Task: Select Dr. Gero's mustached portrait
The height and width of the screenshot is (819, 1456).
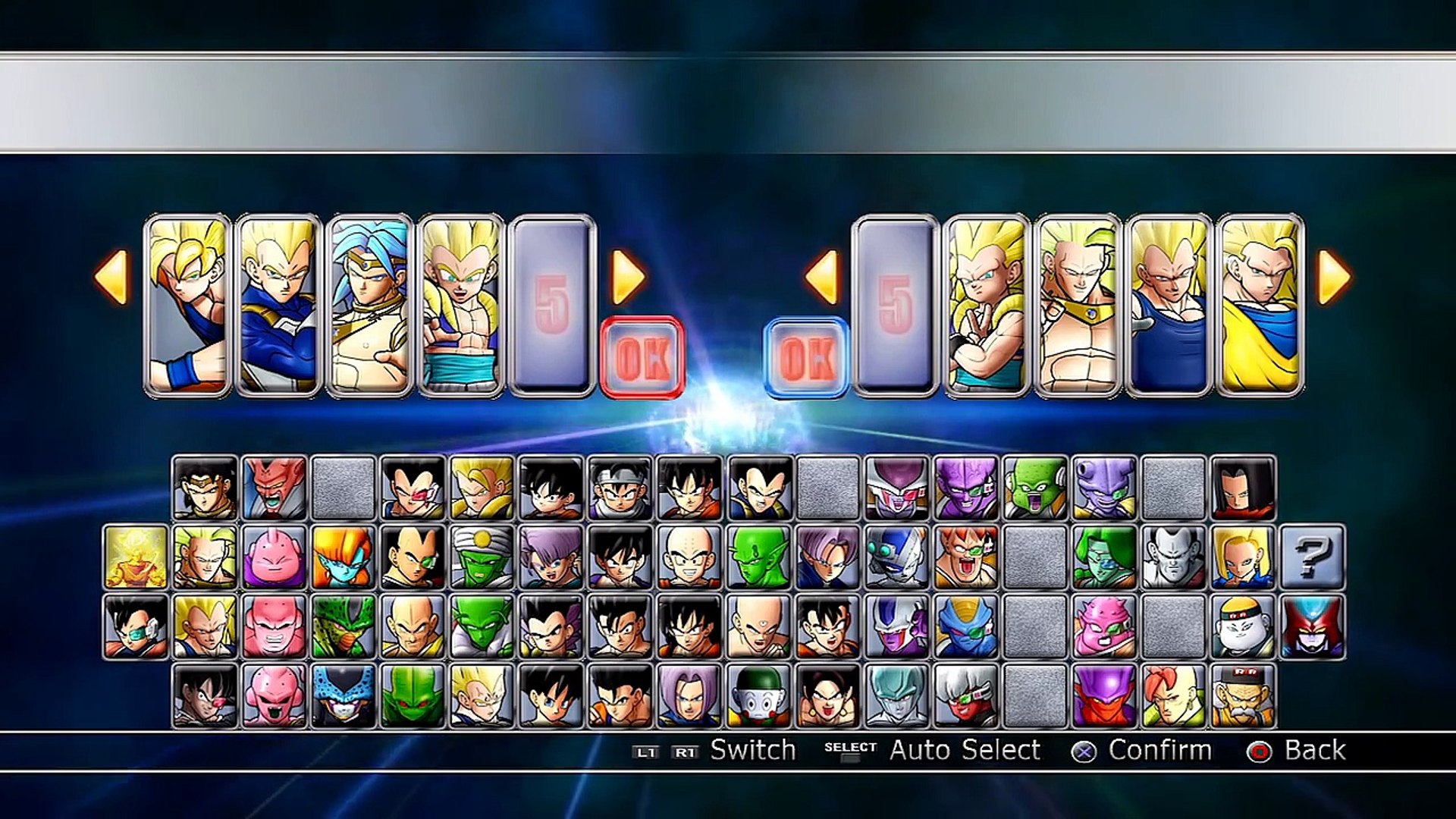Action: pos(1243,696)
